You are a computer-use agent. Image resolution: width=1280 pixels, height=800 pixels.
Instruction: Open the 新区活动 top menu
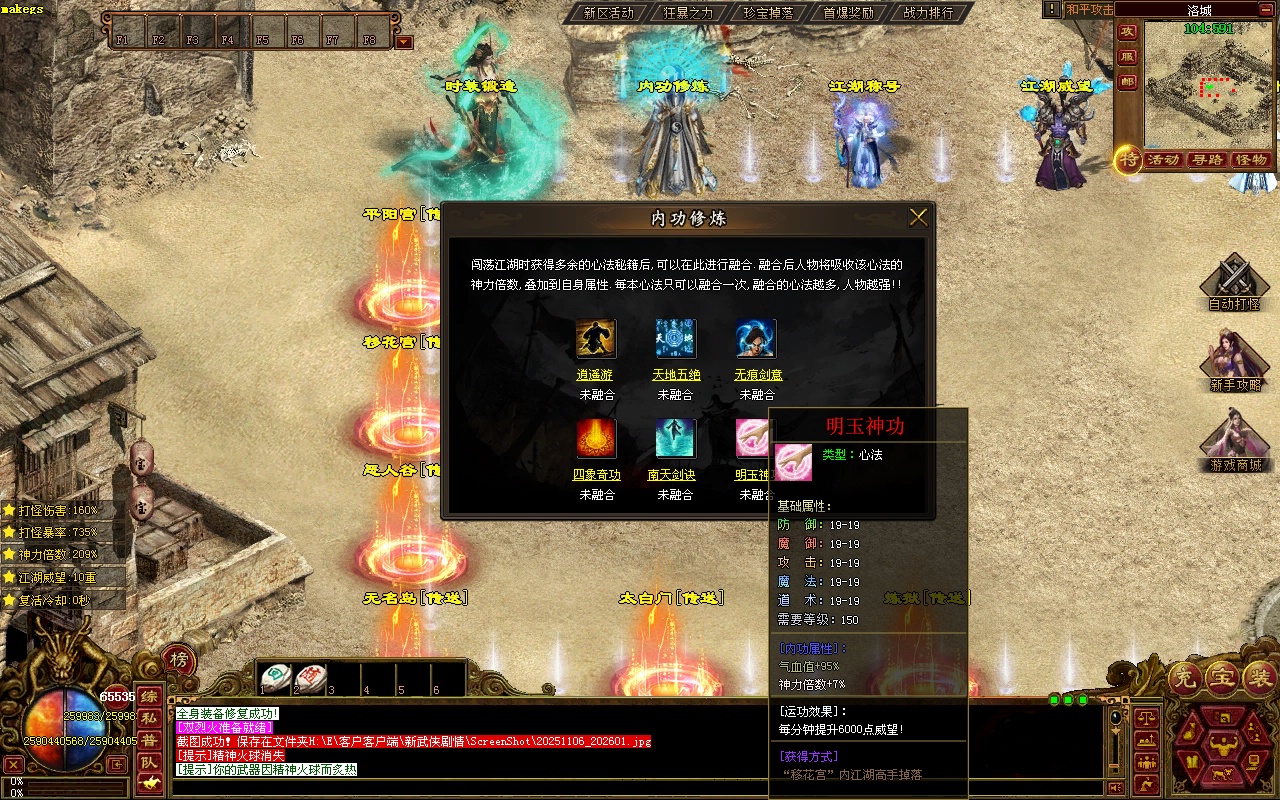(608, 13)
